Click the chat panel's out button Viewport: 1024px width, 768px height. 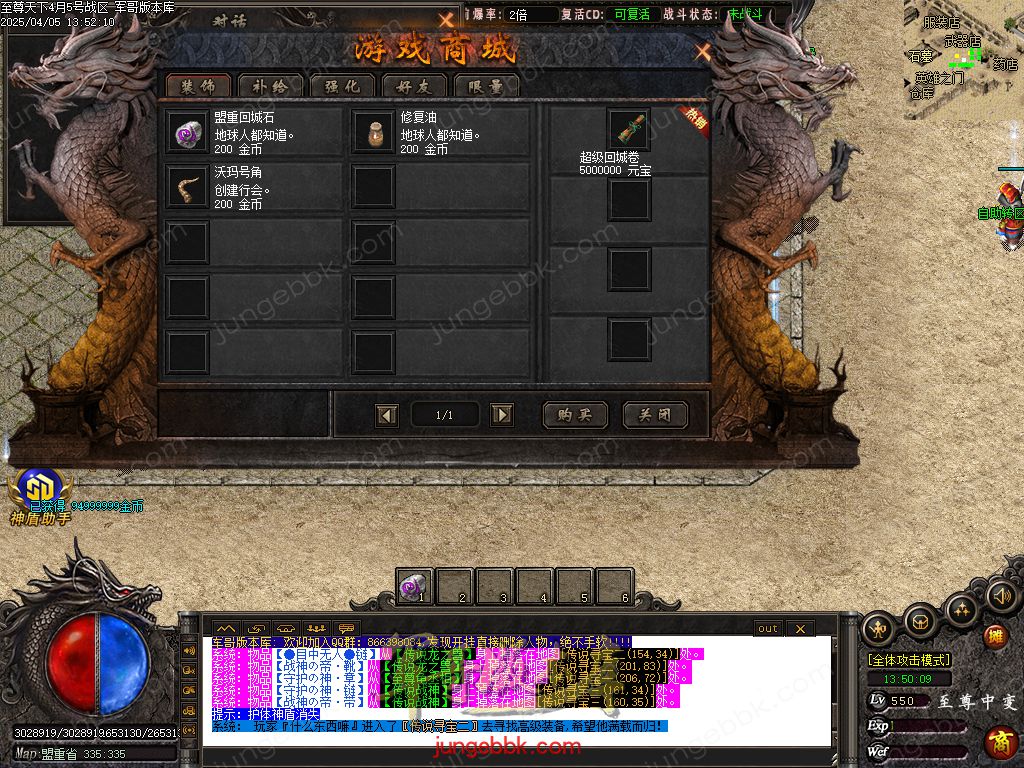[x=767, y=628]
